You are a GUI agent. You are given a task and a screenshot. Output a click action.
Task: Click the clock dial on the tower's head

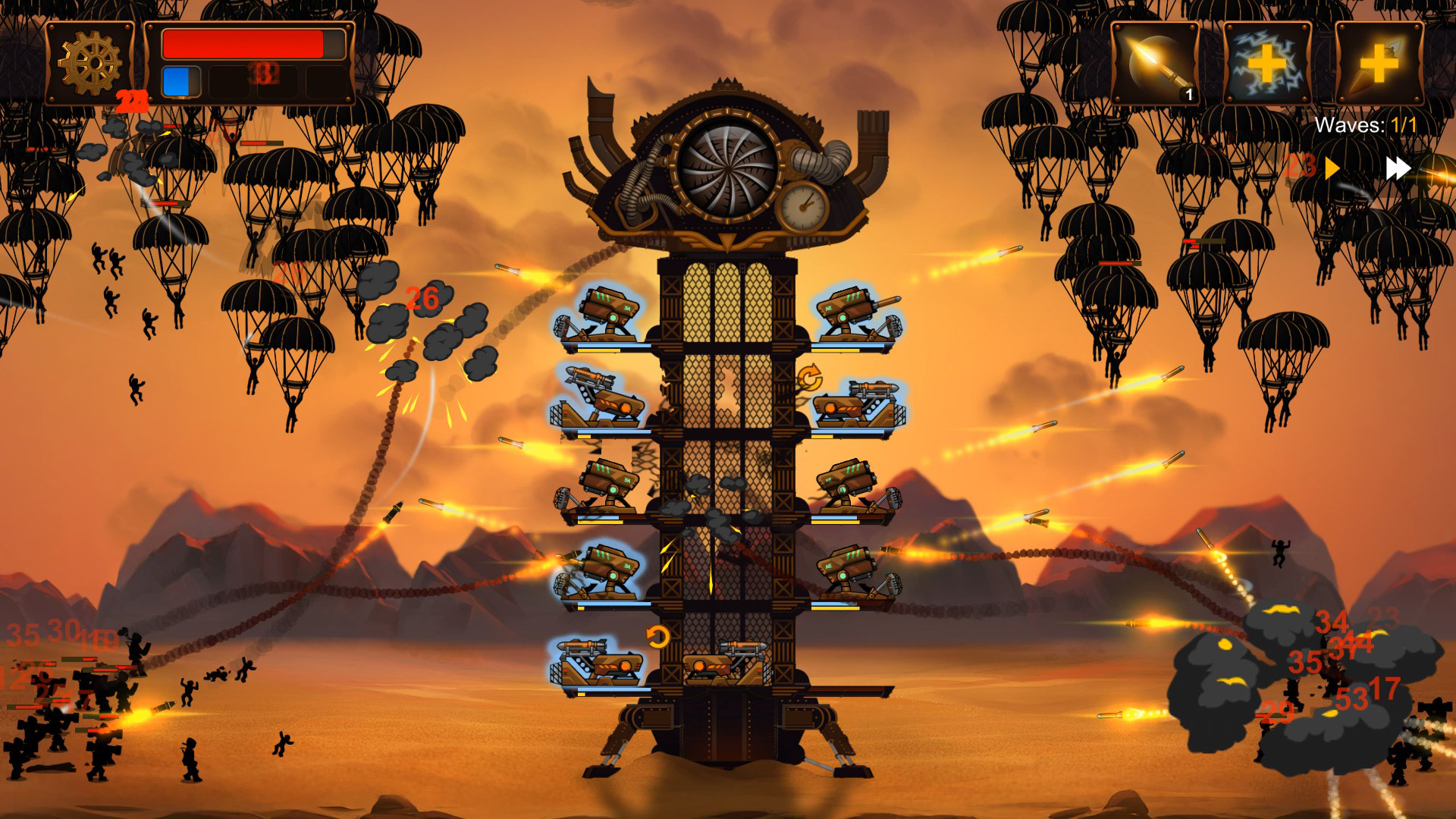click(x=804, y=205)
